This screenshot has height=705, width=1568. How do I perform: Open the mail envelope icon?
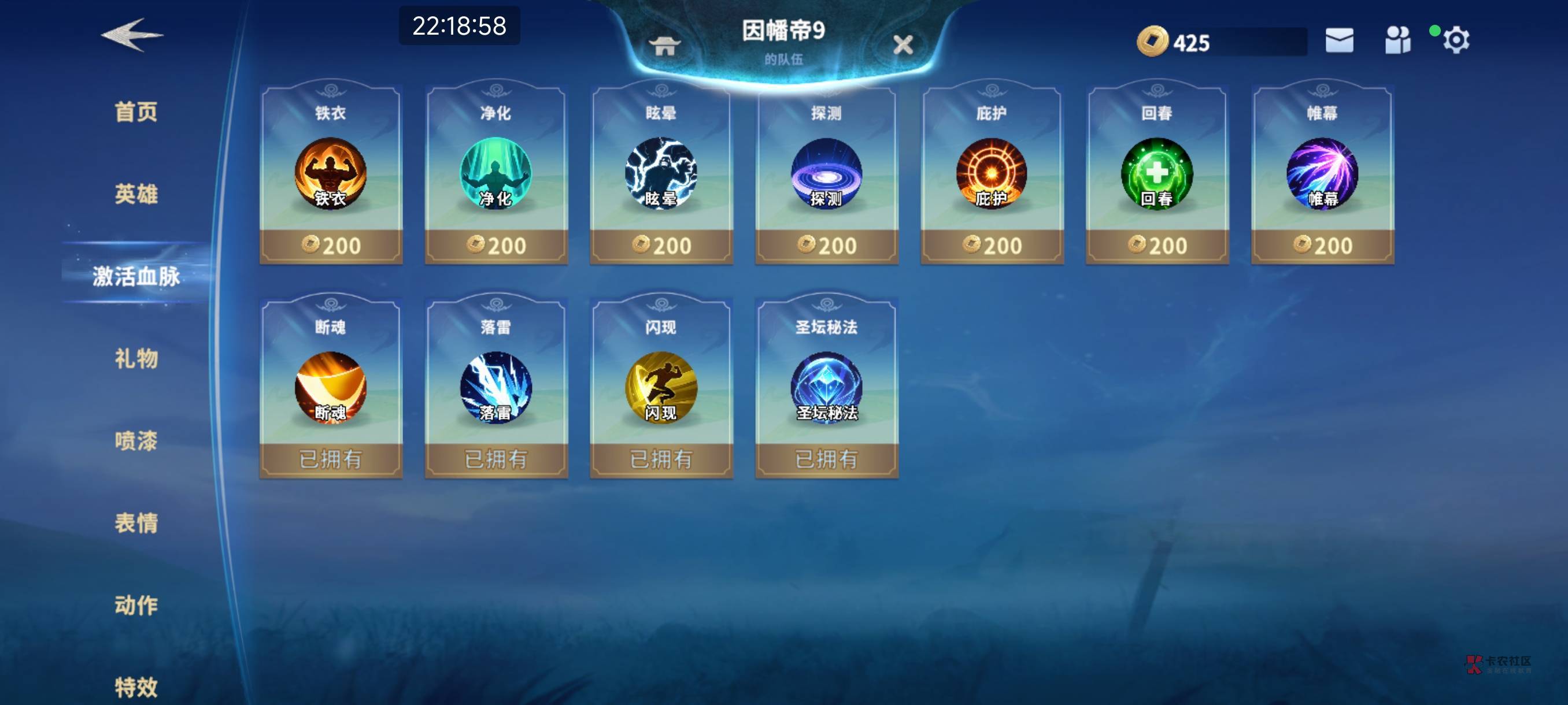[x=1339, y=41]
